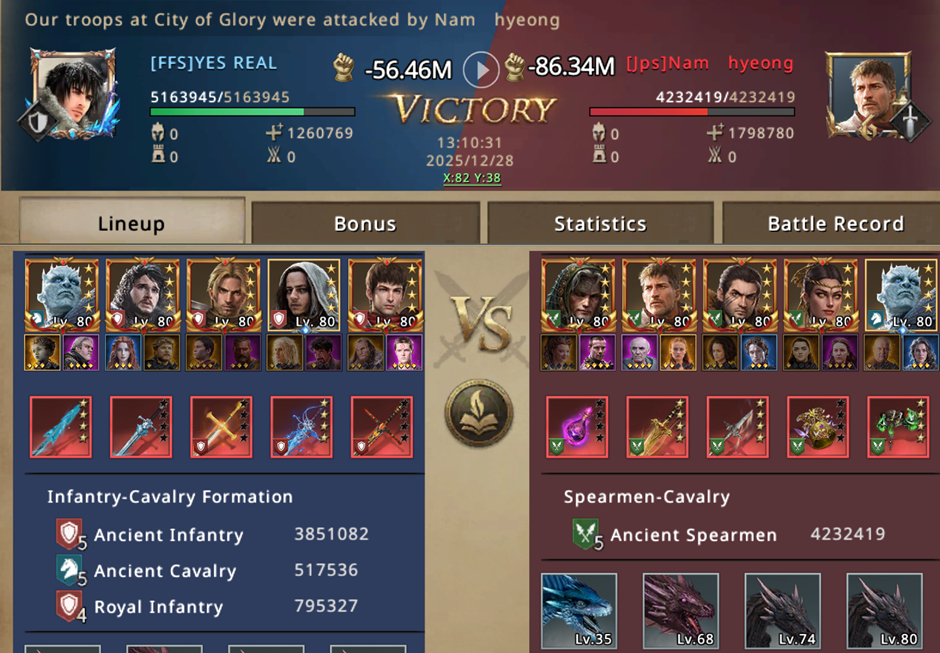Image resolution: width=940 pixels, height=653 pixels.
Task: Show the Statistics tab
Action: pos(600,223)
